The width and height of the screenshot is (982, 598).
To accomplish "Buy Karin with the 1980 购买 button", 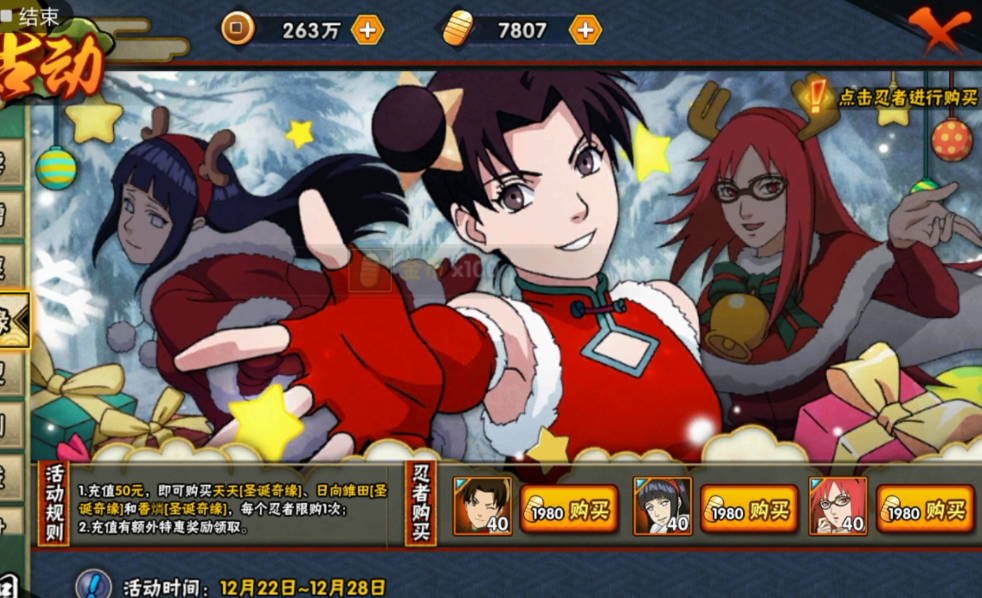I will coord(924,512).
